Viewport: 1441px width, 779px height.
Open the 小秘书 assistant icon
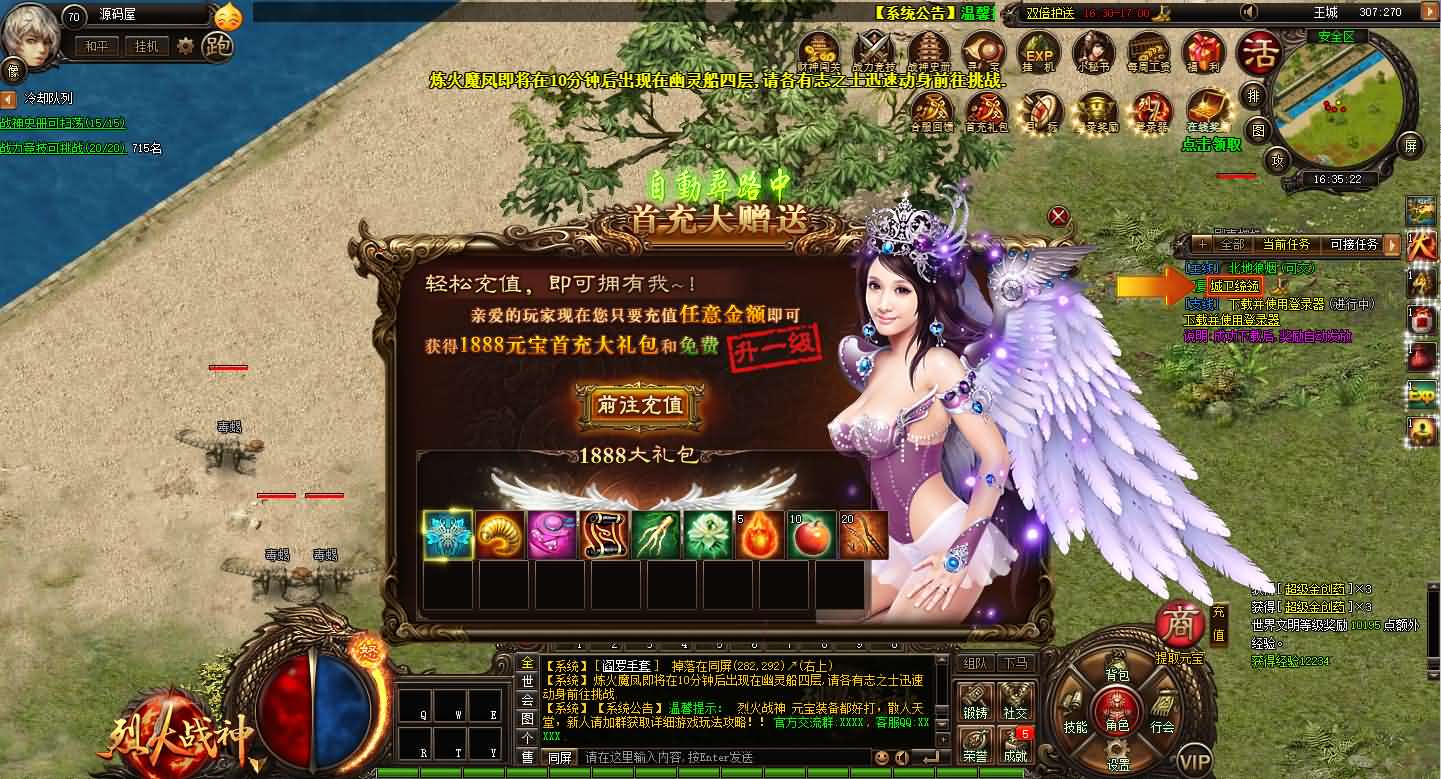[x=1094, y=50]
